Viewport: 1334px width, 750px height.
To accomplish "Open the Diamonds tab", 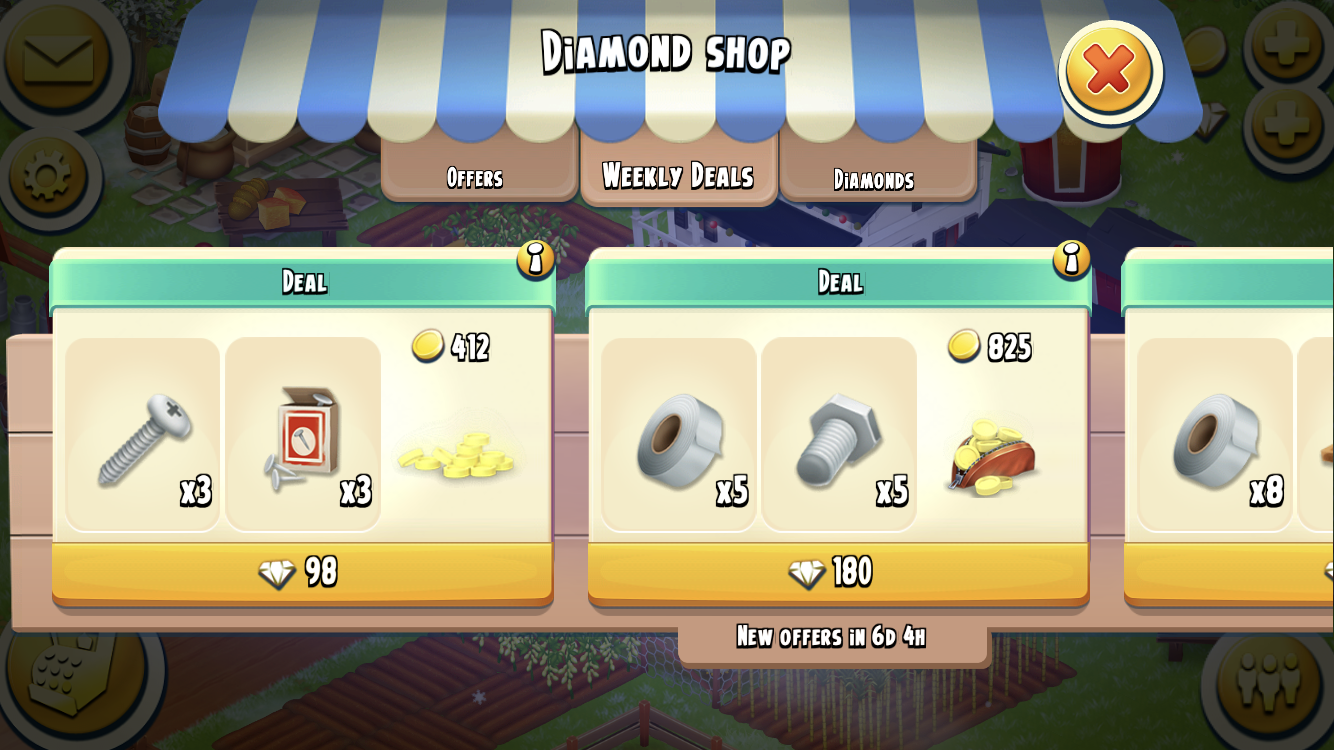I will (x=874, y=179).
